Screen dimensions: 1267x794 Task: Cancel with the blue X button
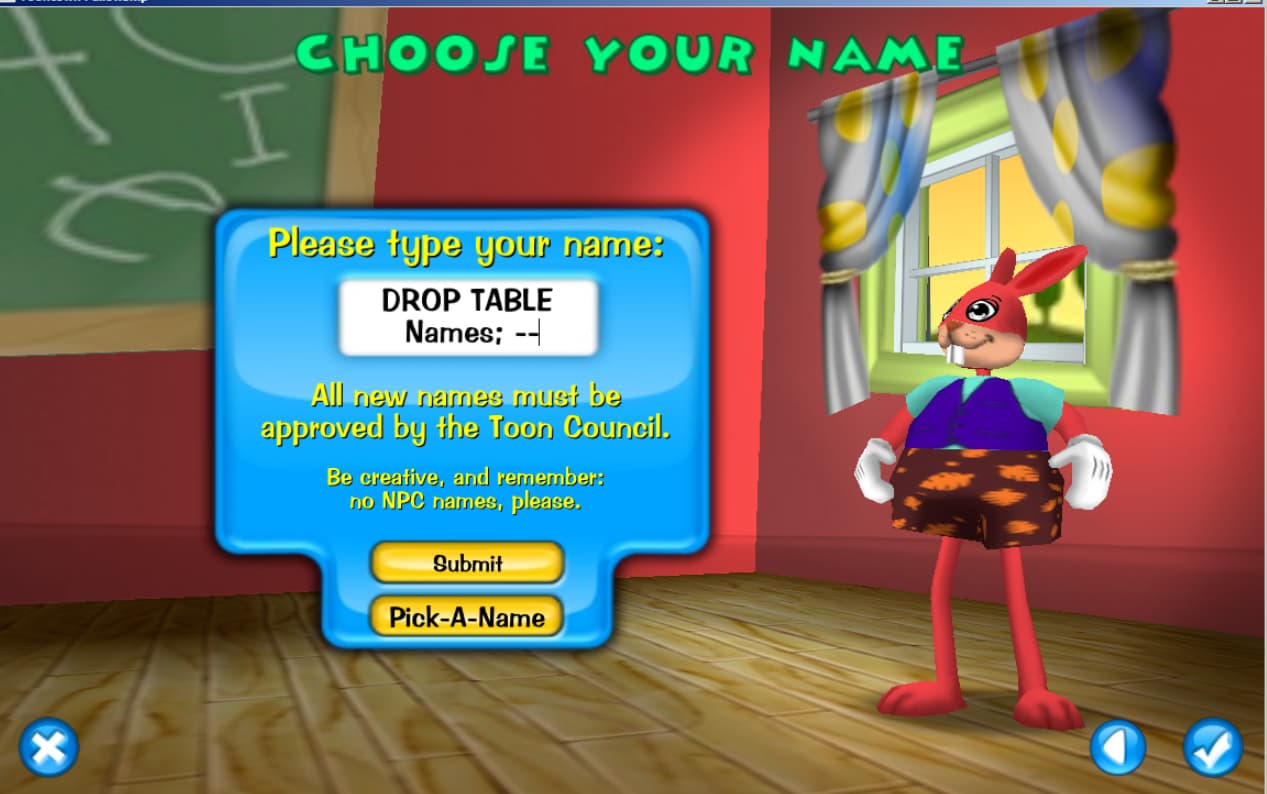(48, 747)
